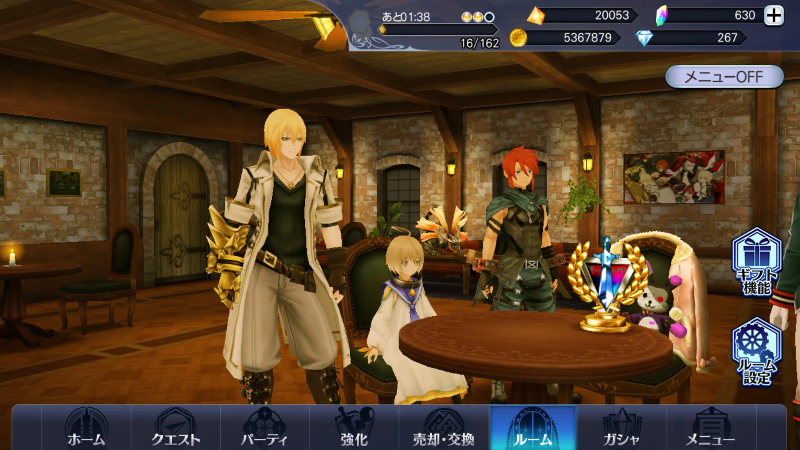The height and width of the screenshot is (450, 800).
Task: Show the メニュー (Menu) tab
Action: coord(710,428)
